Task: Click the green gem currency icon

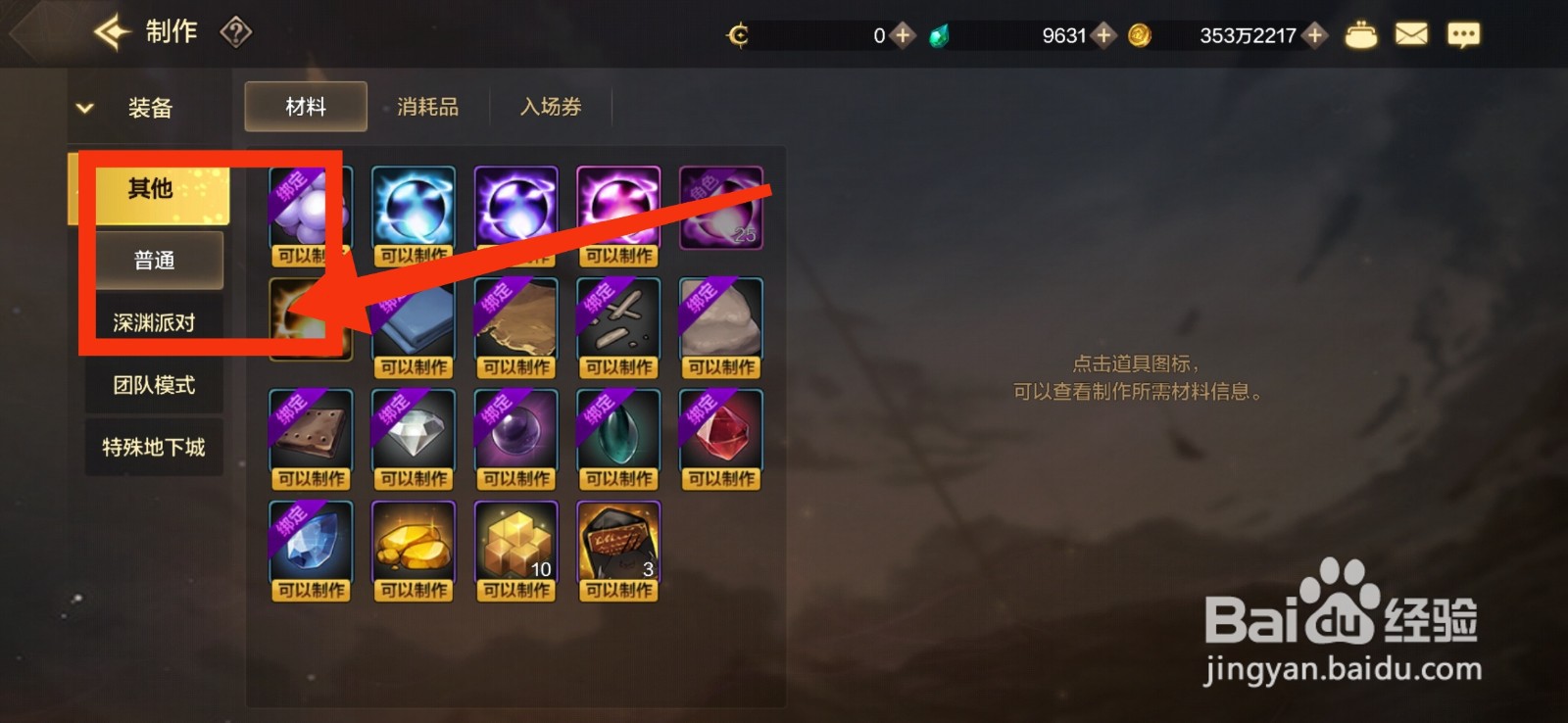Action: tap(940, 34)
